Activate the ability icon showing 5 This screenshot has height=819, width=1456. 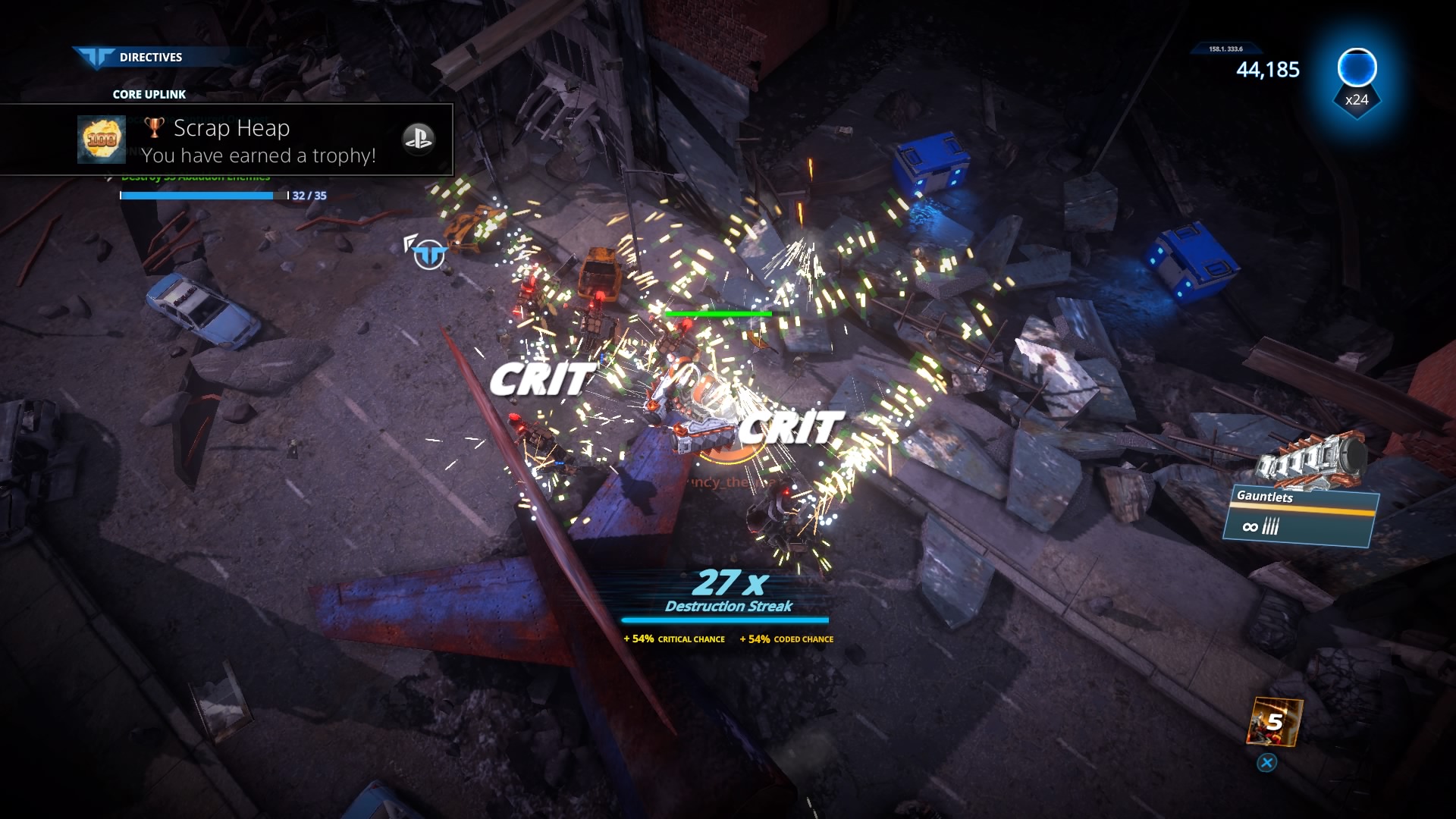1274,722
